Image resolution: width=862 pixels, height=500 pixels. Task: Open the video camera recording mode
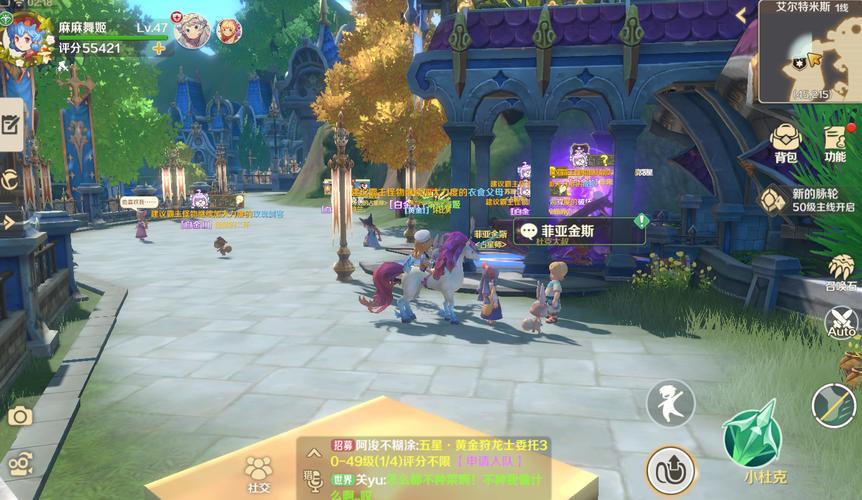[x=19, y=462]
